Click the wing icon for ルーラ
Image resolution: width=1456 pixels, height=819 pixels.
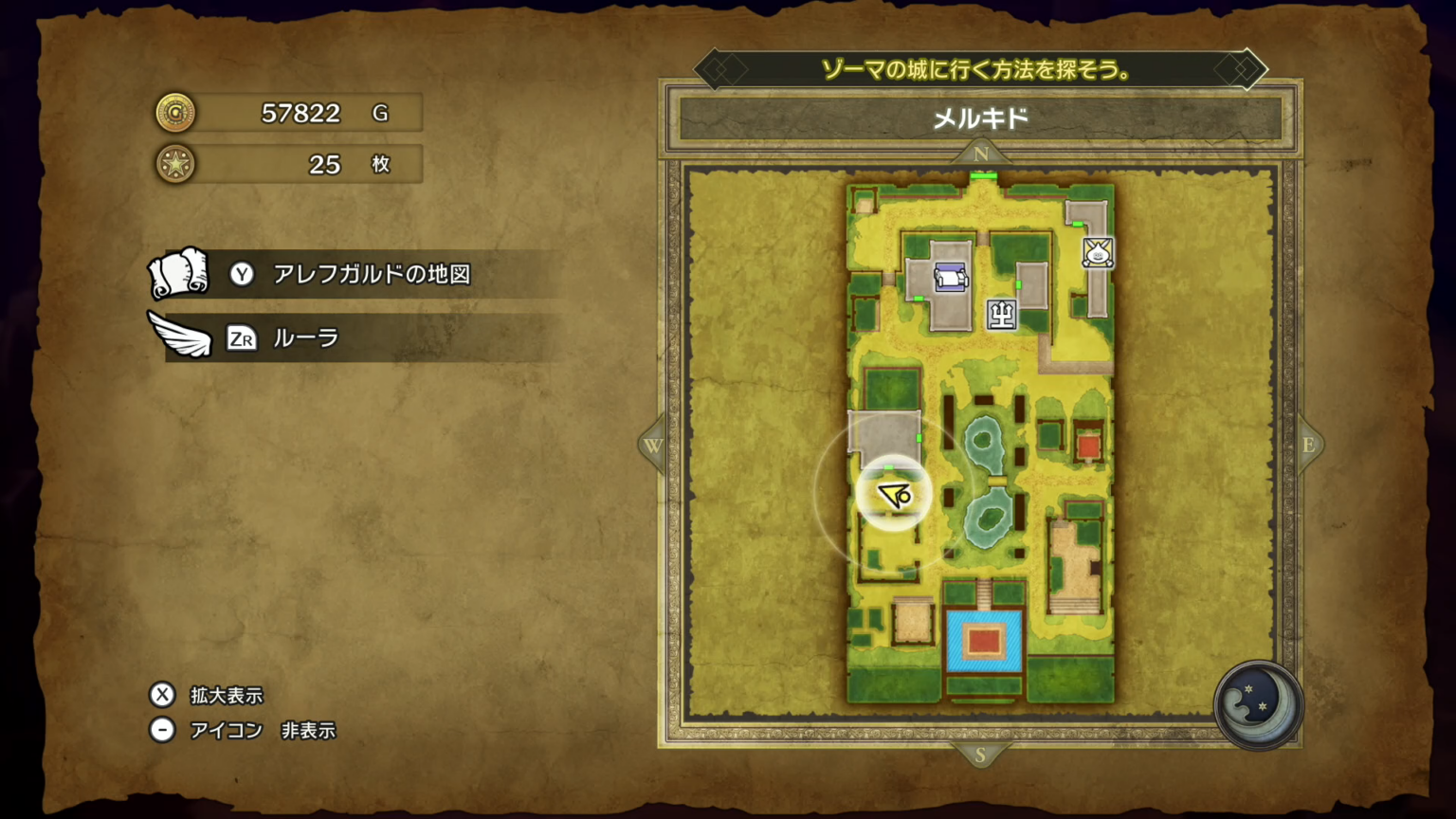[180, 334]
